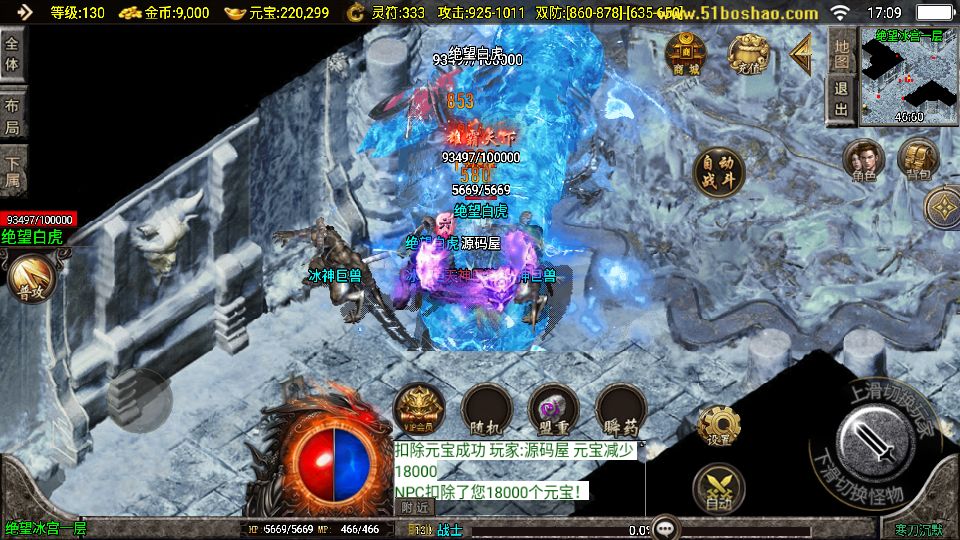Select the 全体 tab

[12, 54]
